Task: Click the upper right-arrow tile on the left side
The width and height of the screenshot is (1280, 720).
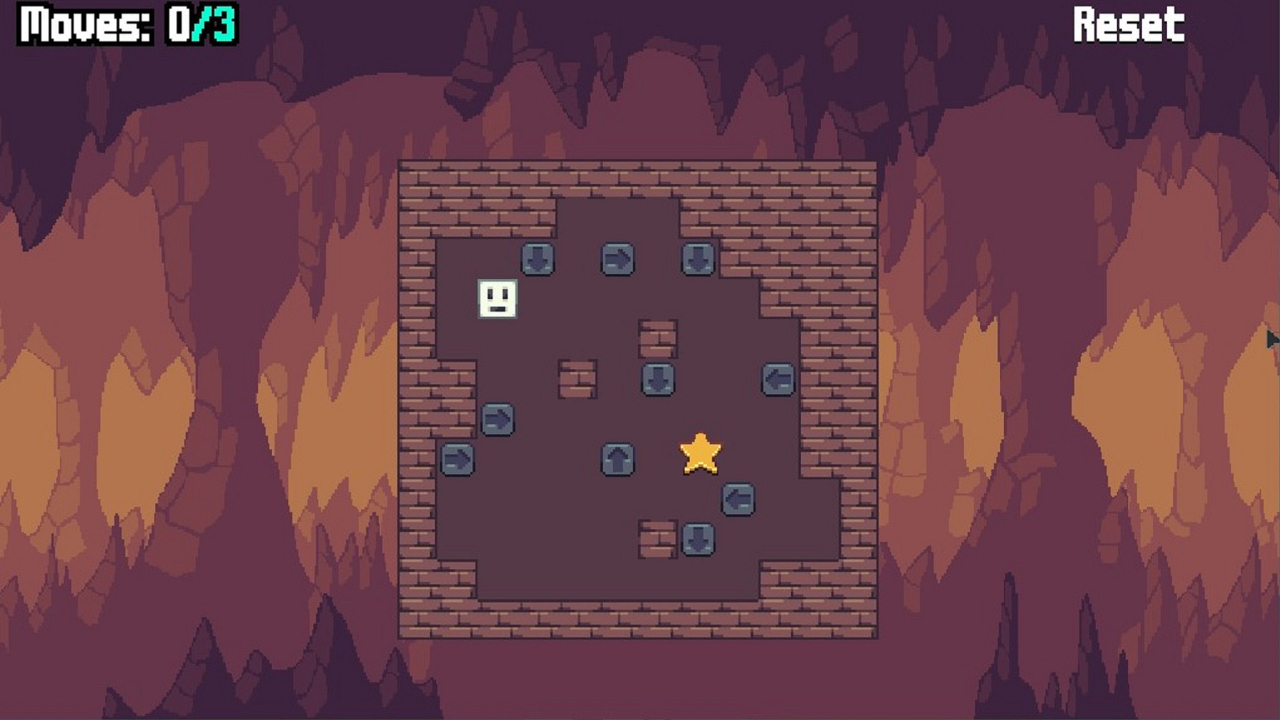Action: click(x=498, y=420)
